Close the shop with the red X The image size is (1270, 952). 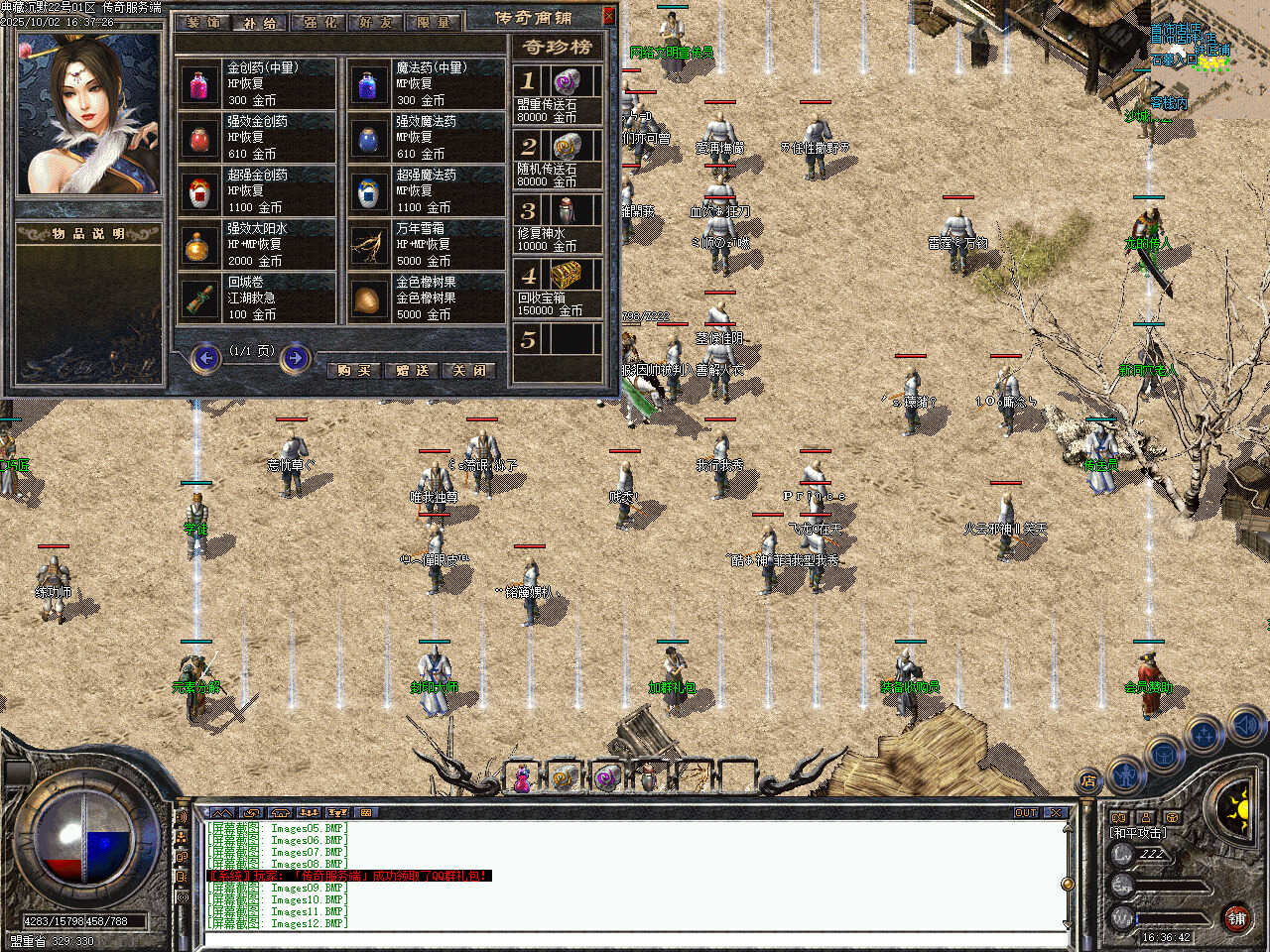point(608,17)
